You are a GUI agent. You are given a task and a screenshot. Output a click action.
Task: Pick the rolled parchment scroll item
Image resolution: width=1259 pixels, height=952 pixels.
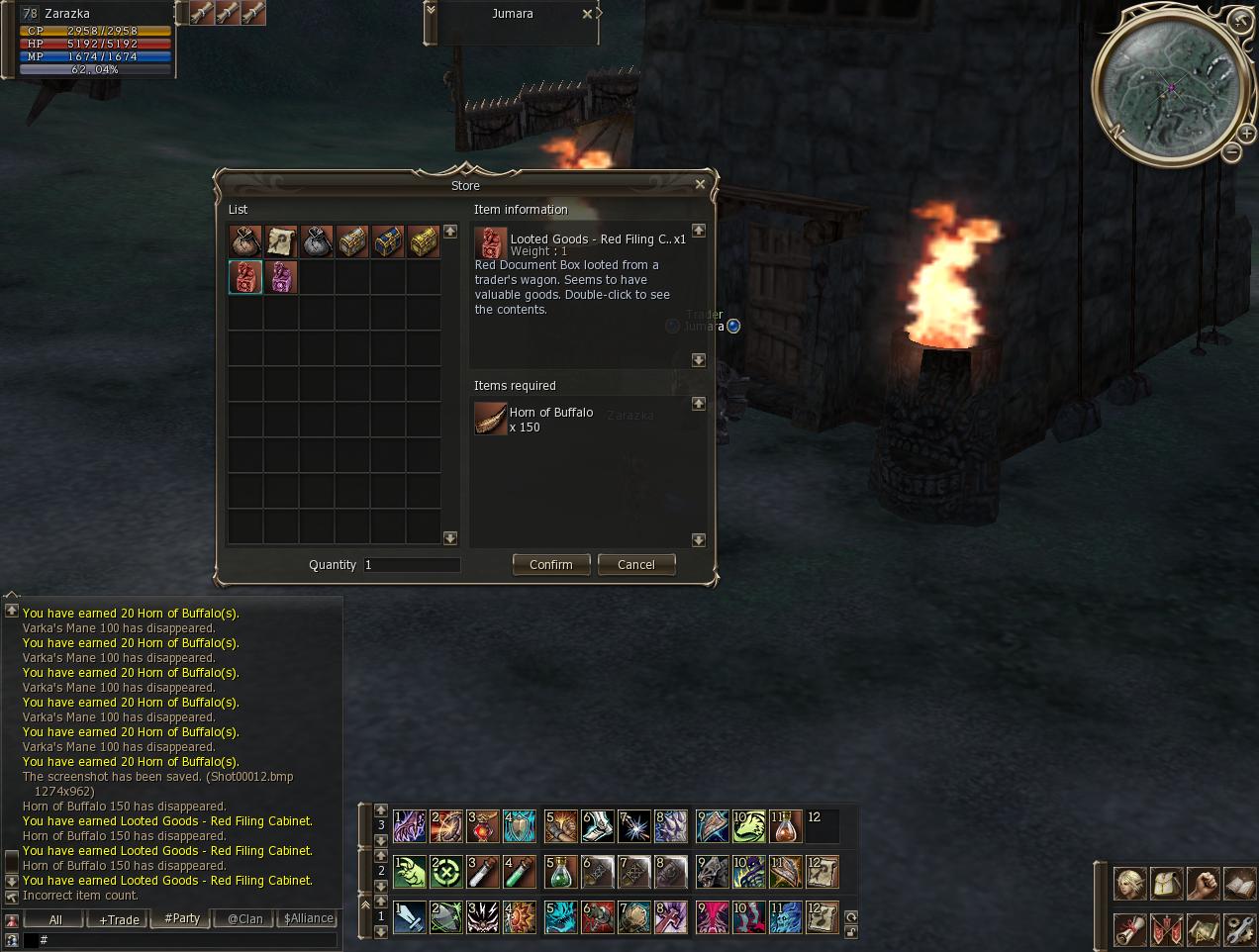pyautogui.click(x=281, y=241)
